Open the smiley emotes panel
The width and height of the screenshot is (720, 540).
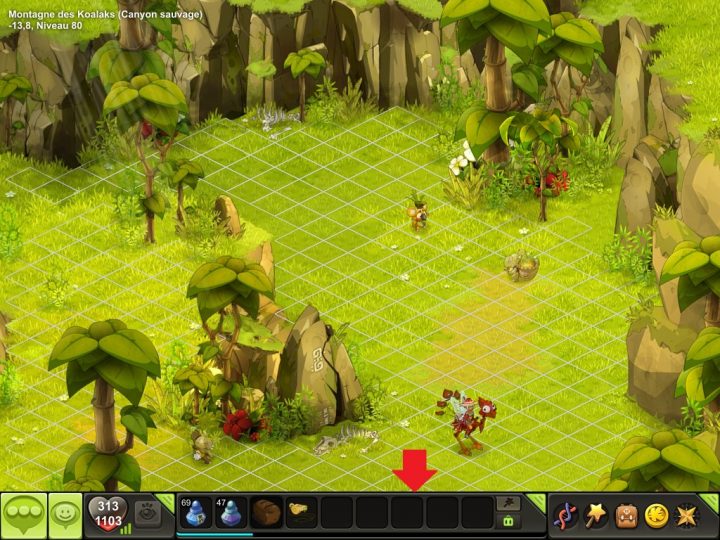66,515
